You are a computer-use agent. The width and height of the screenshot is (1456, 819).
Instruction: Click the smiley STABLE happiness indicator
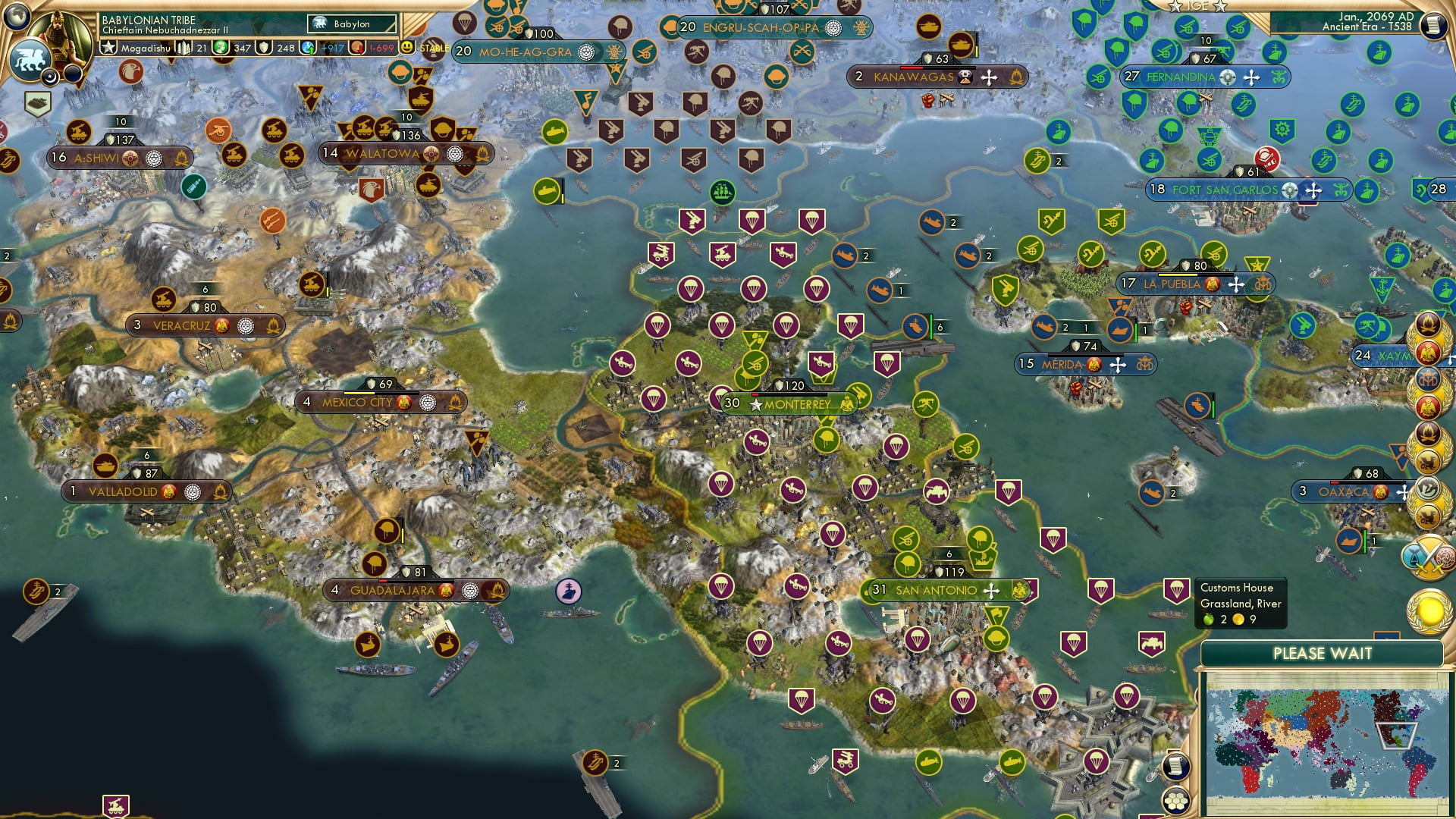coord(408,47)
